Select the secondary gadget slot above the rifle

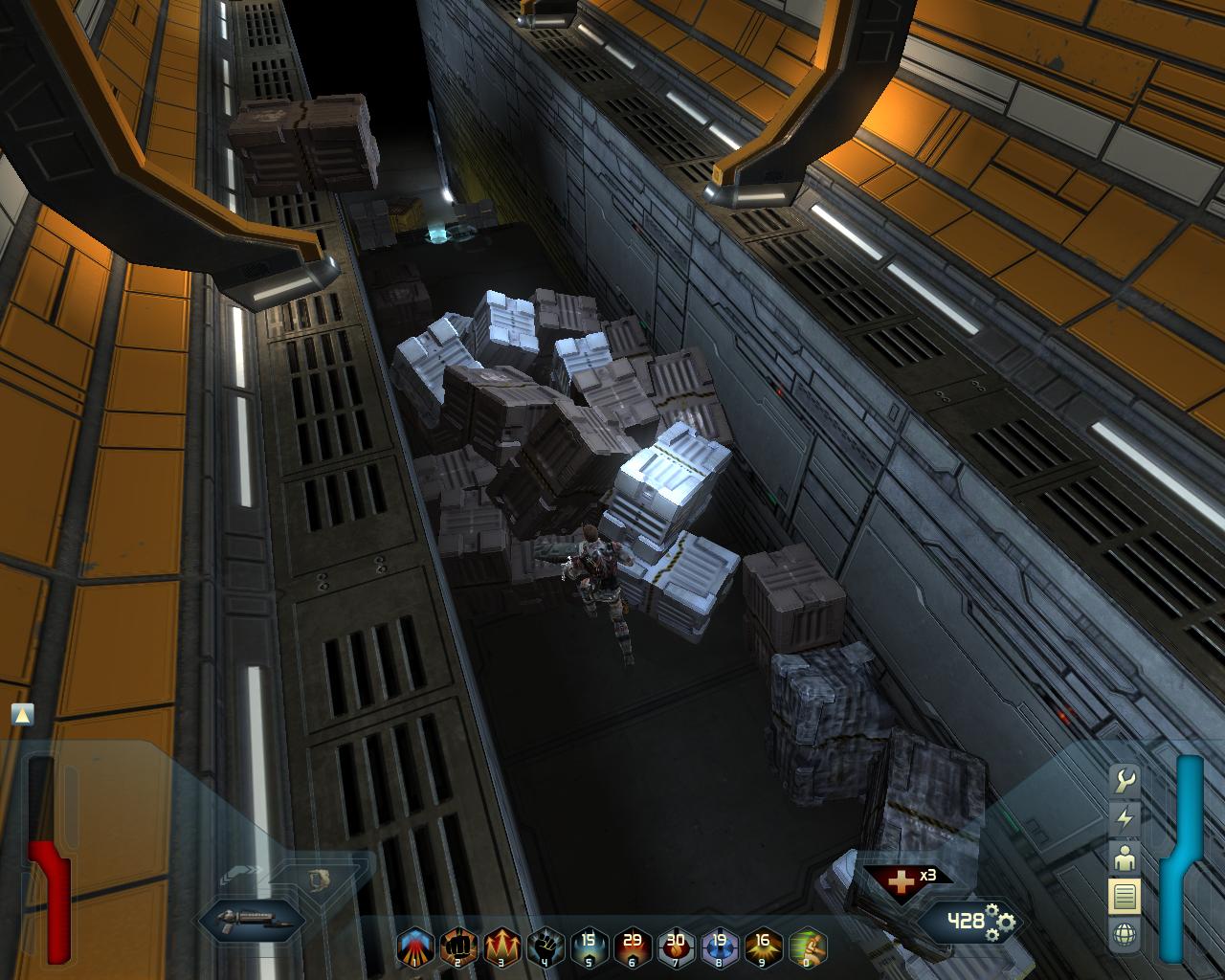tap(317, 878)
